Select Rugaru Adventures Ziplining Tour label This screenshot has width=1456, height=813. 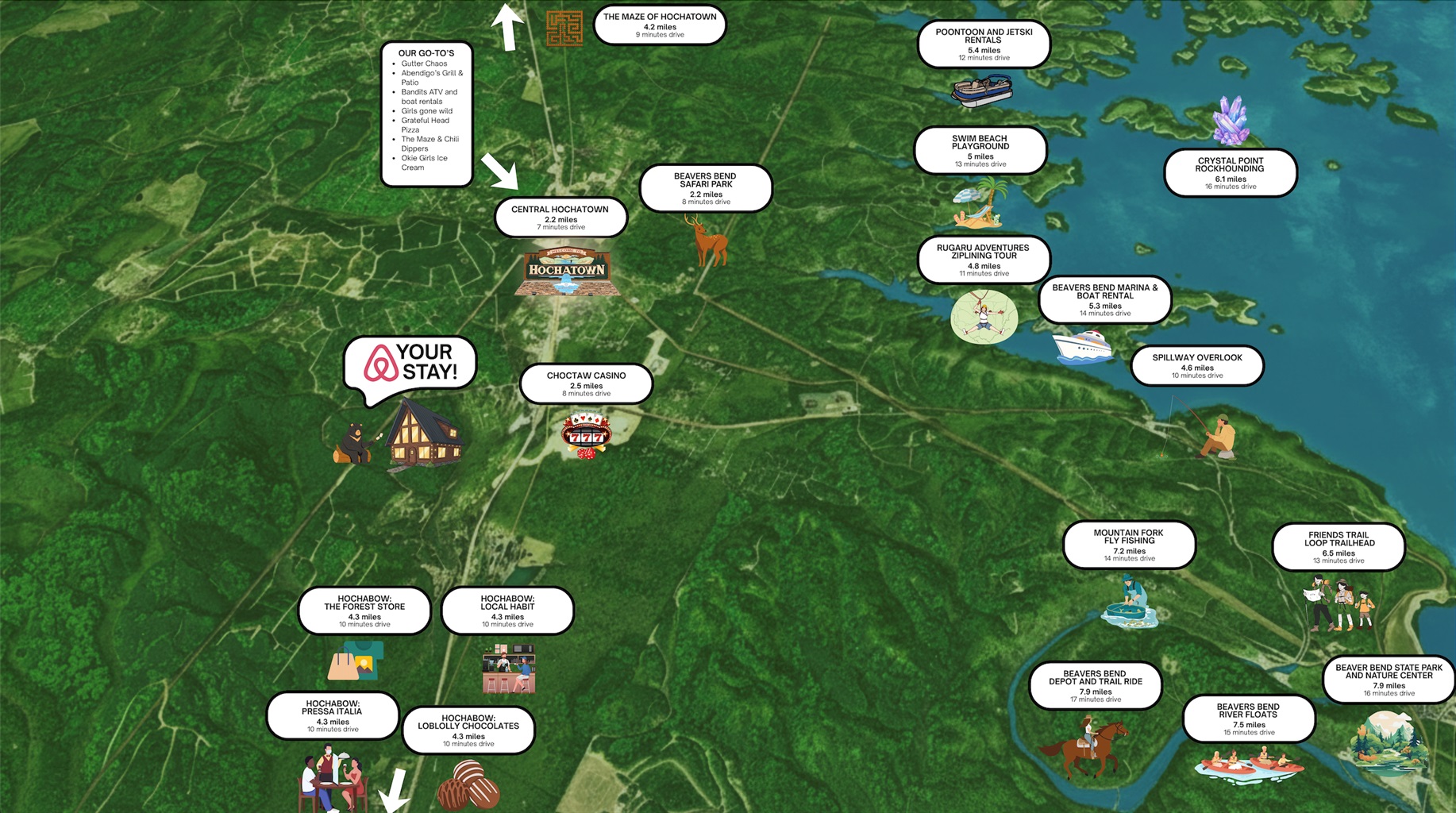click(984, 260)
